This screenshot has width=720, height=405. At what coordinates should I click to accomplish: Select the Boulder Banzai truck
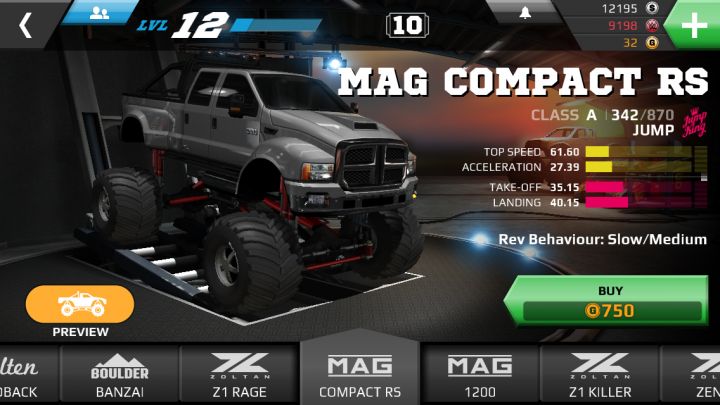[120, 376]
